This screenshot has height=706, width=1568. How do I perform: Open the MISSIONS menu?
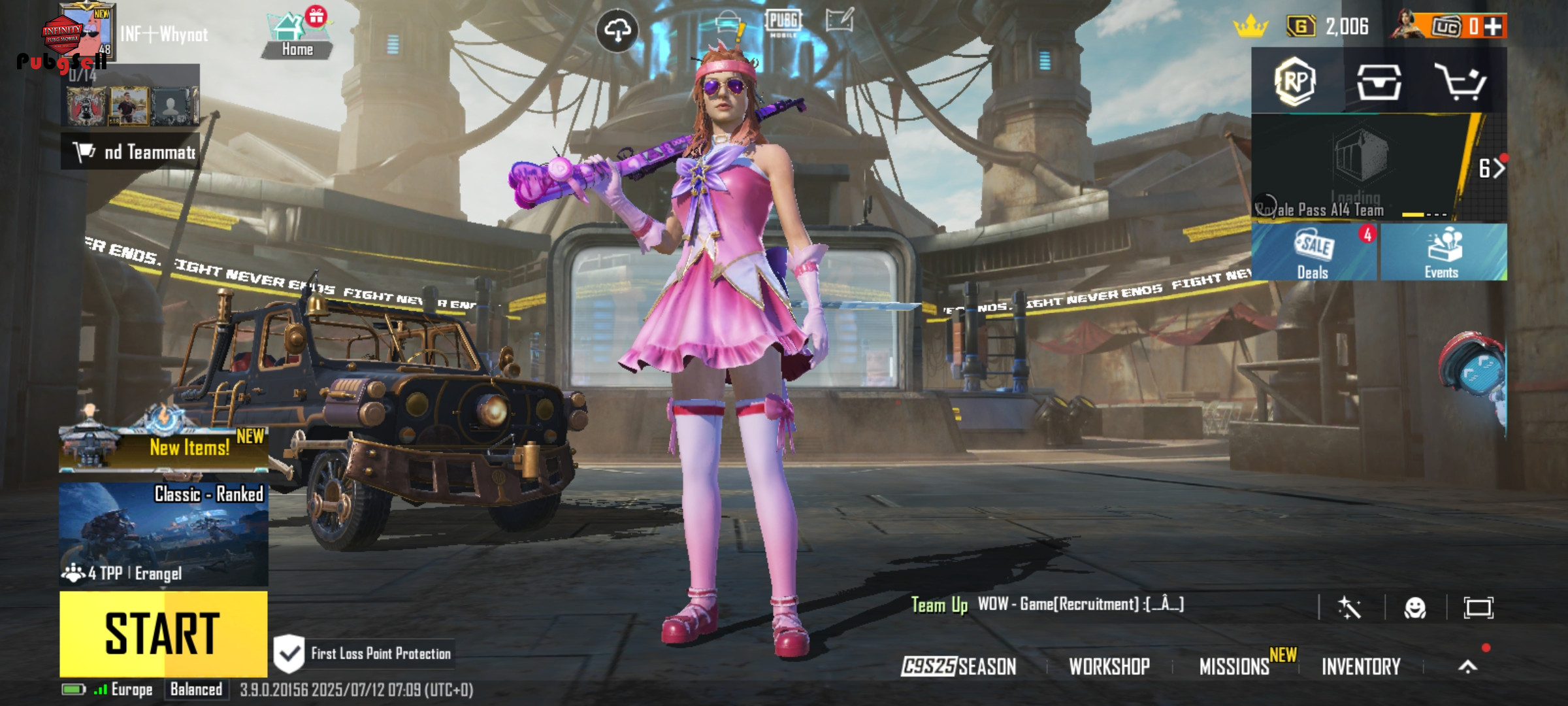point(1234,666)
